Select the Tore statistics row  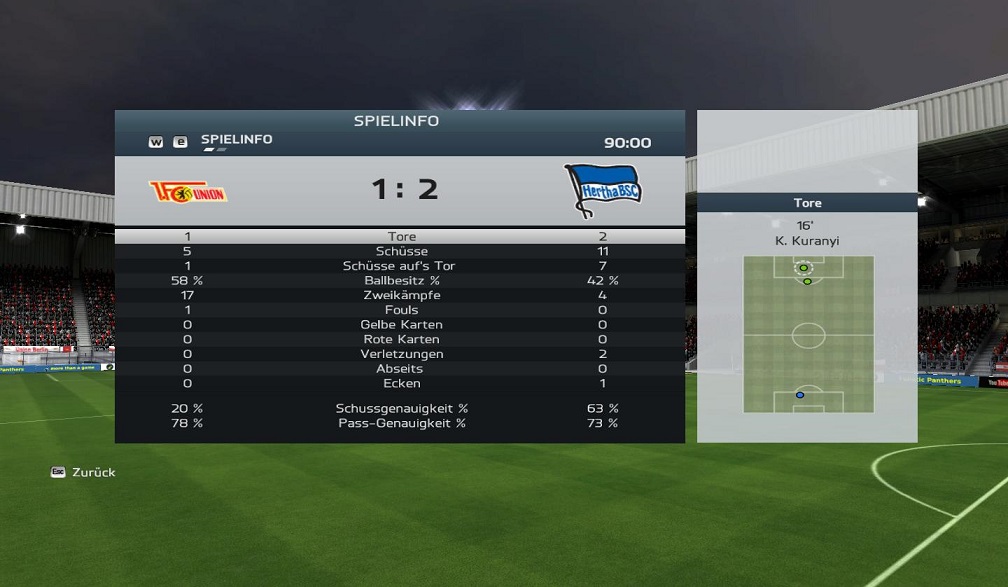(x=401, y=237)
